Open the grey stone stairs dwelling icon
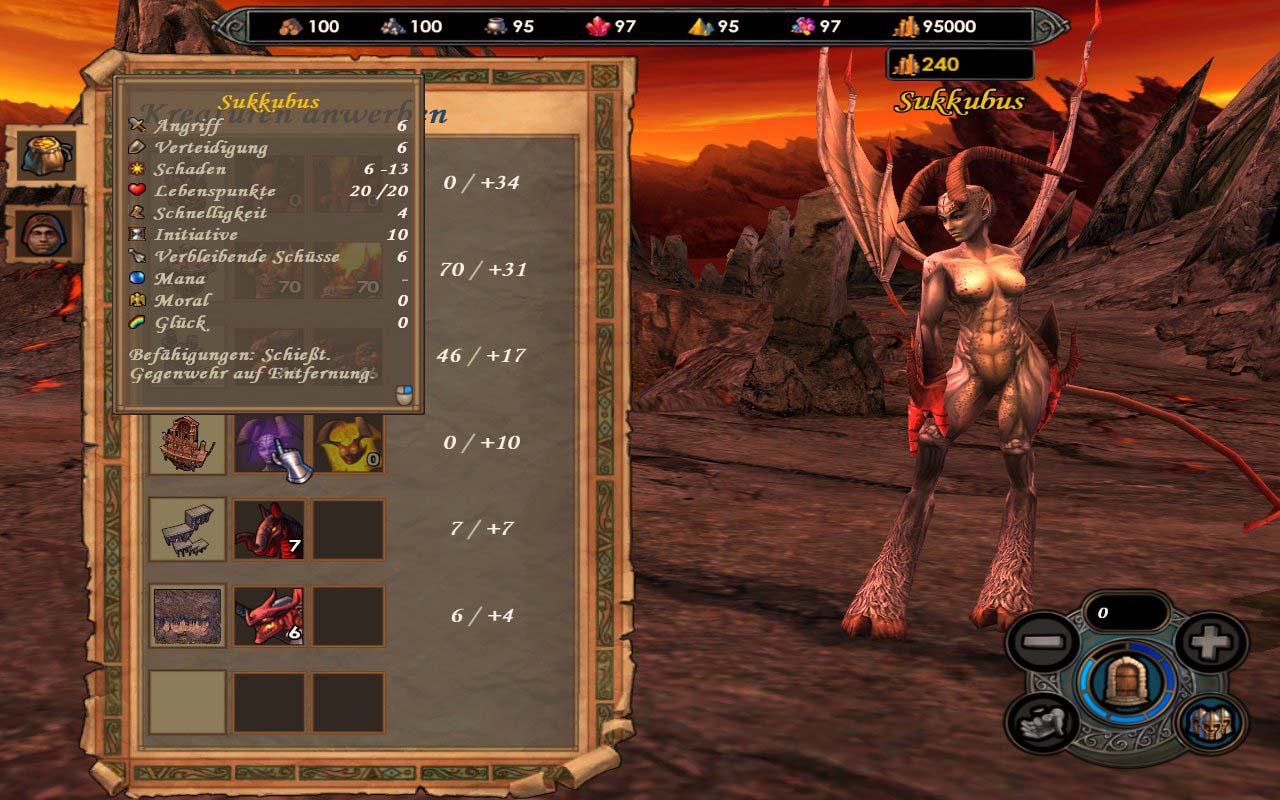Screen dimensions: 1280x800 [x=187, y=529]
